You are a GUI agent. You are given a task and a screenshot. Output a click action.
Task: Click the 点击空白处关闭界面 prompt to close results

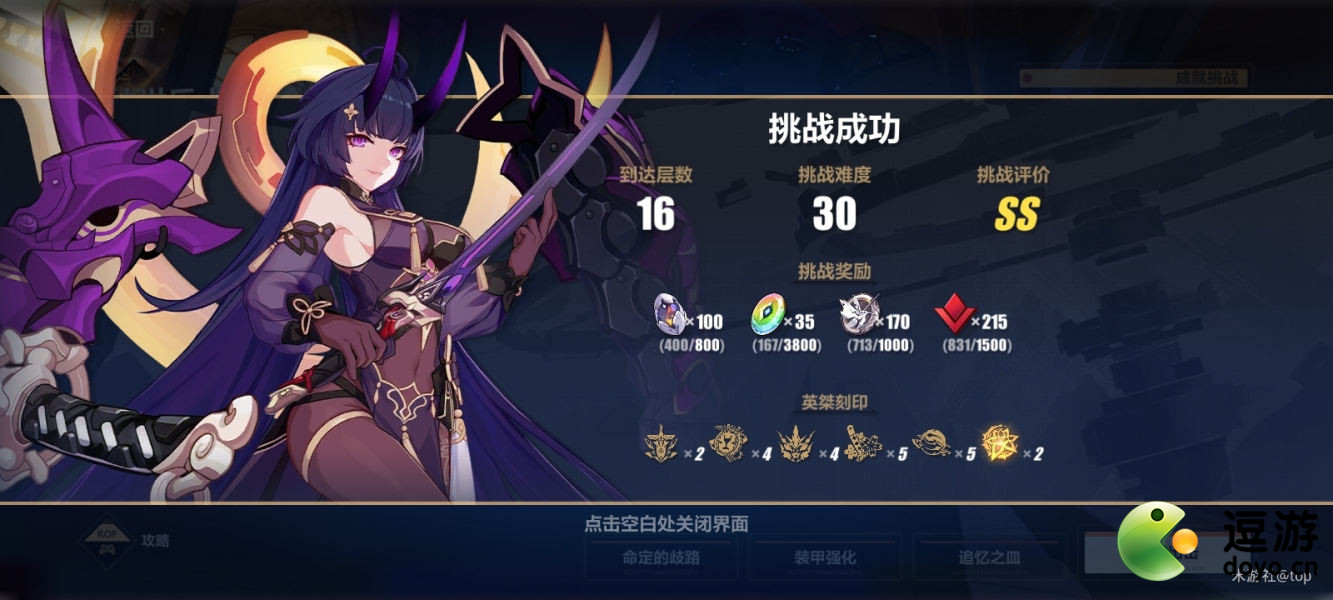point(666,524)
